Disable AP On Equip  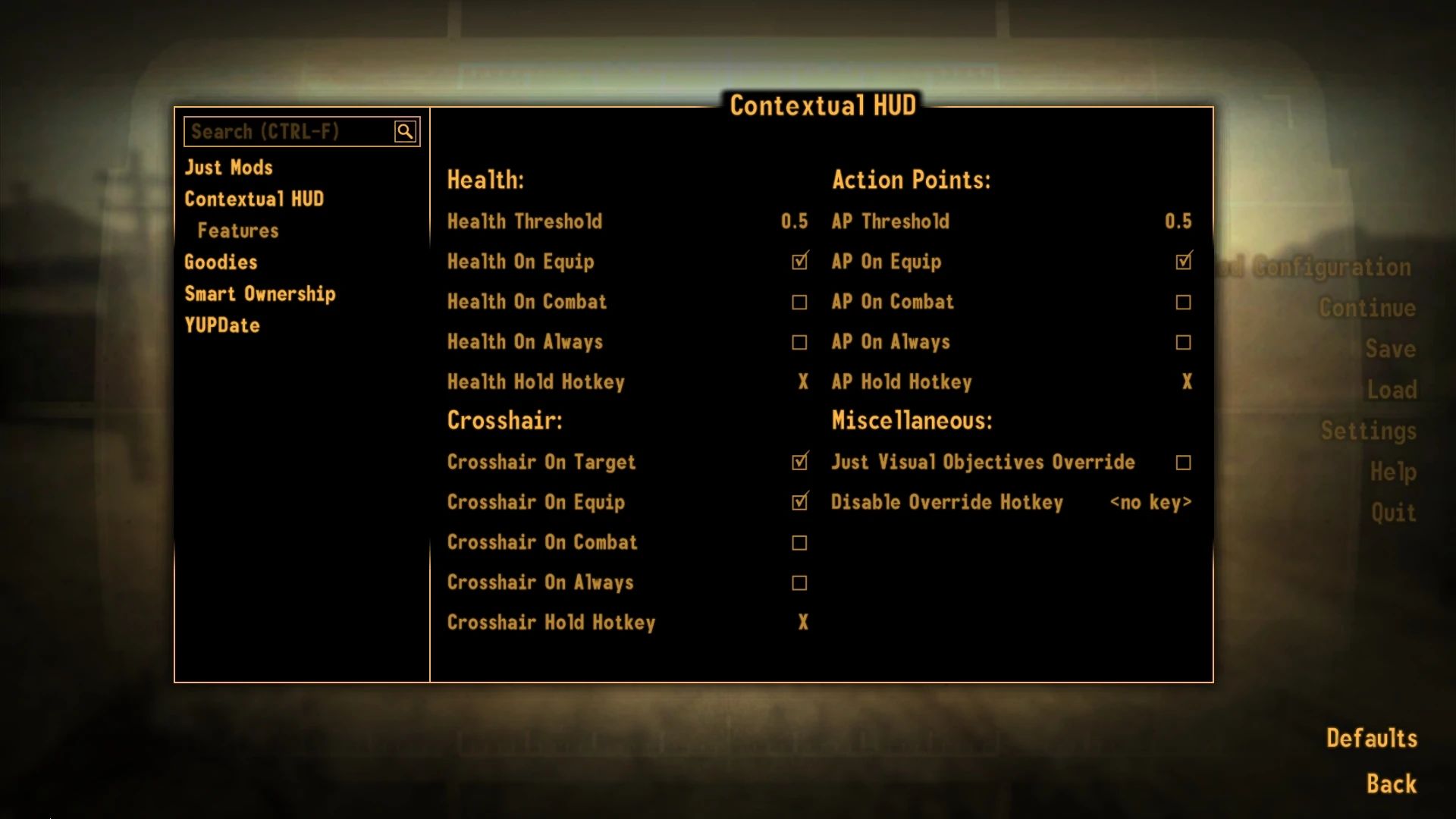pyautogui.click(x=1183, y=262)
